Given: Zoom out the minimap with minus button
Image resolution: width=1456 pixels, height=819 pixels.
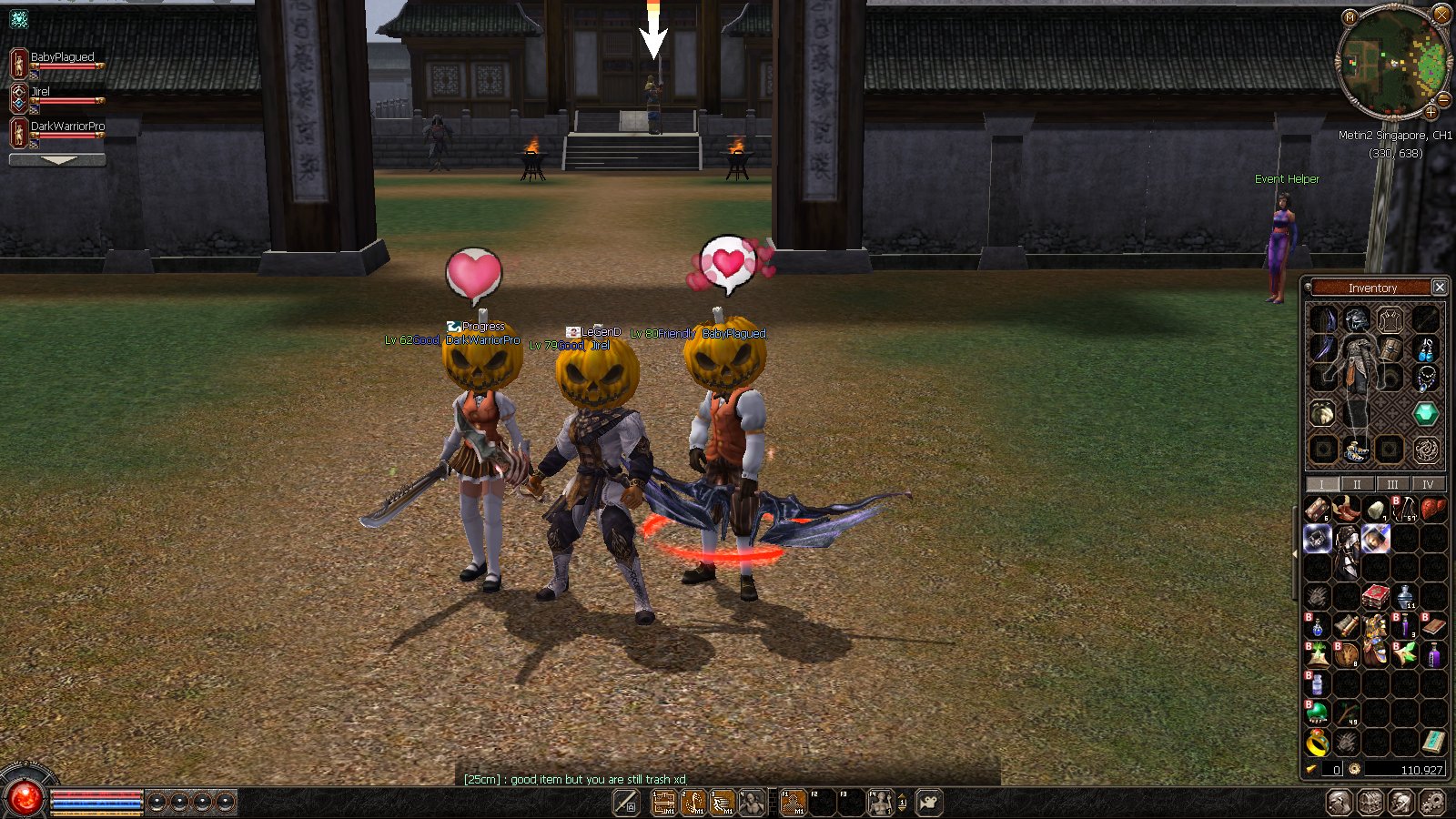Looking at the screenshot, I should [1444, 99].
